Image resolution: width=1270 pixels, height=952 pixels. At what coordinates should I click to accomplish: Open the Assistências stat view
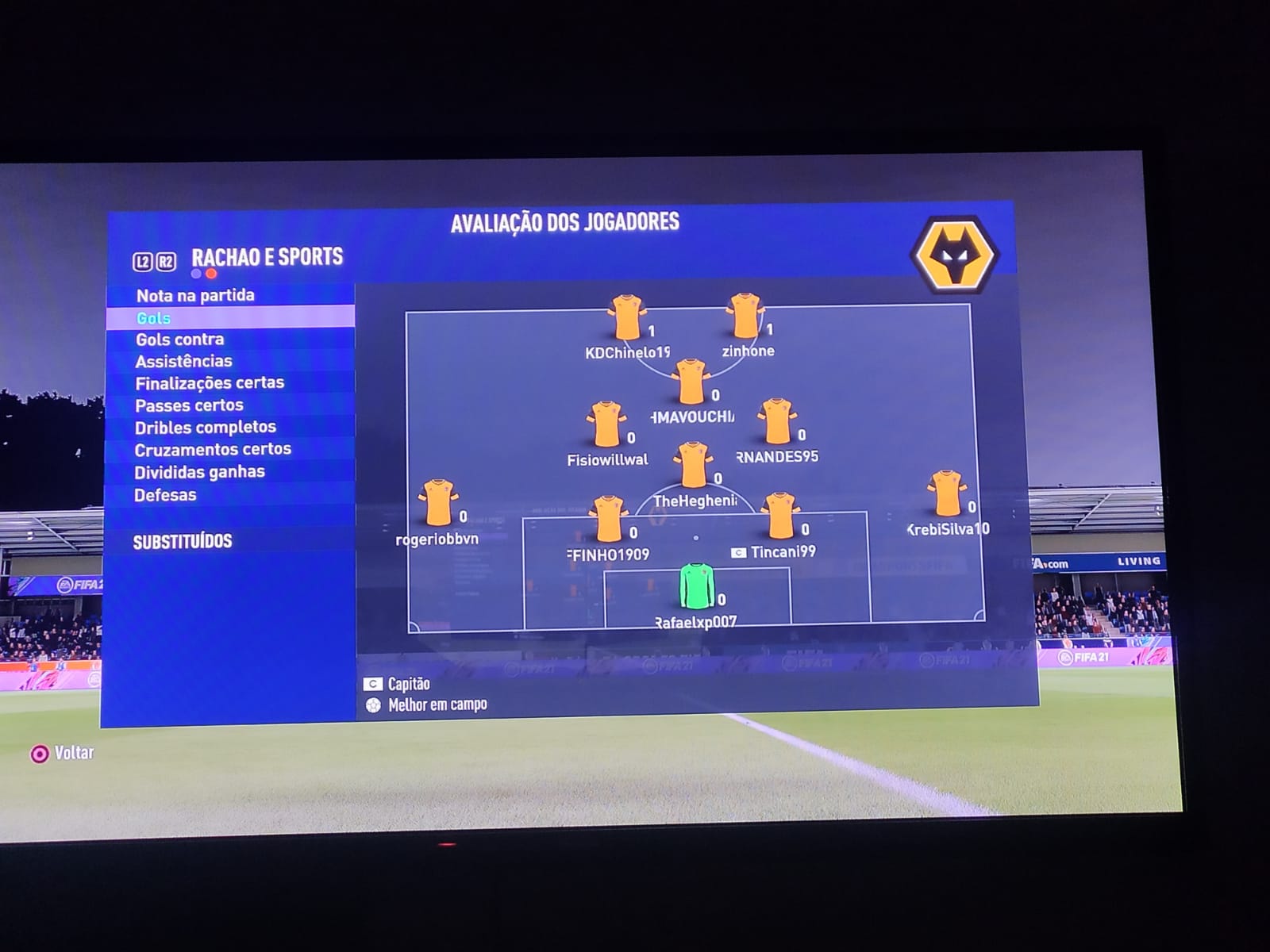pos(184,362)
